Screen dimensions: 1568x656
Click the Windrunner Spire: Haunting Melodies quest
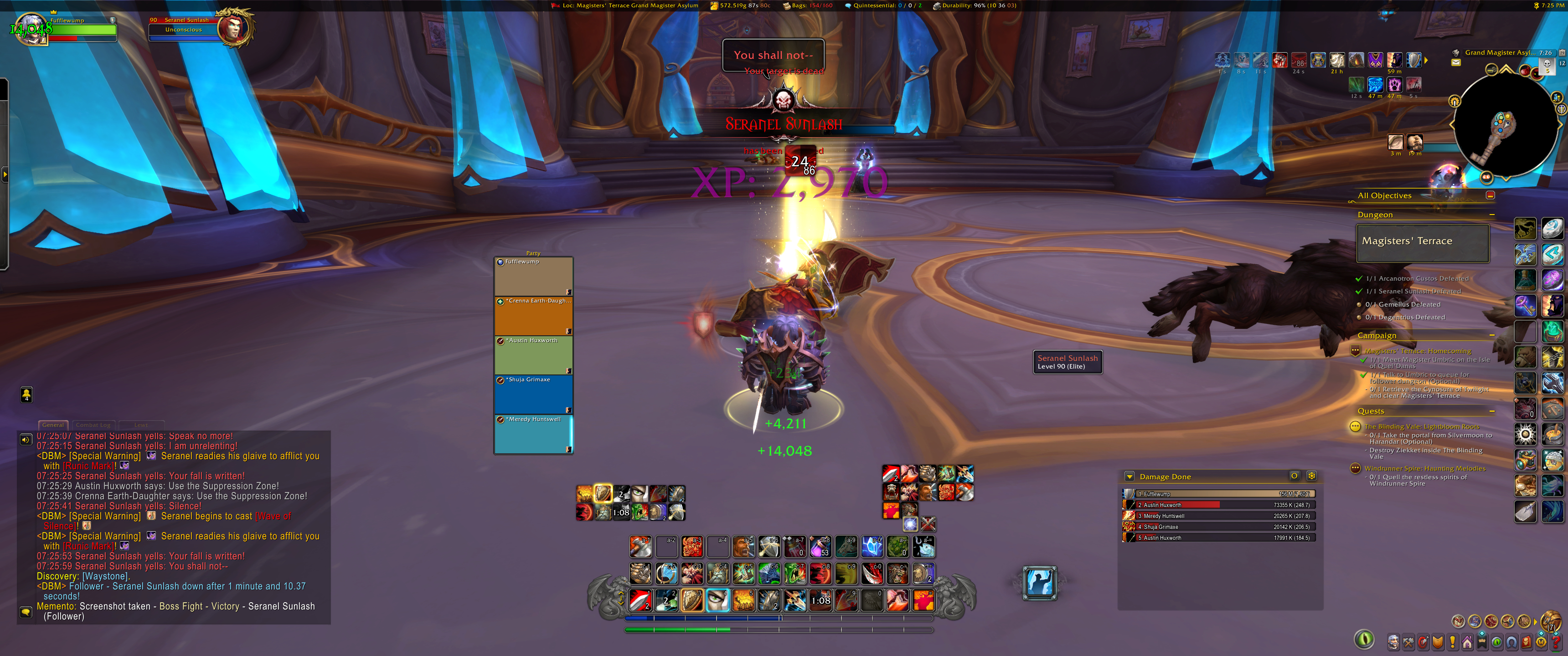[1424, 469]
